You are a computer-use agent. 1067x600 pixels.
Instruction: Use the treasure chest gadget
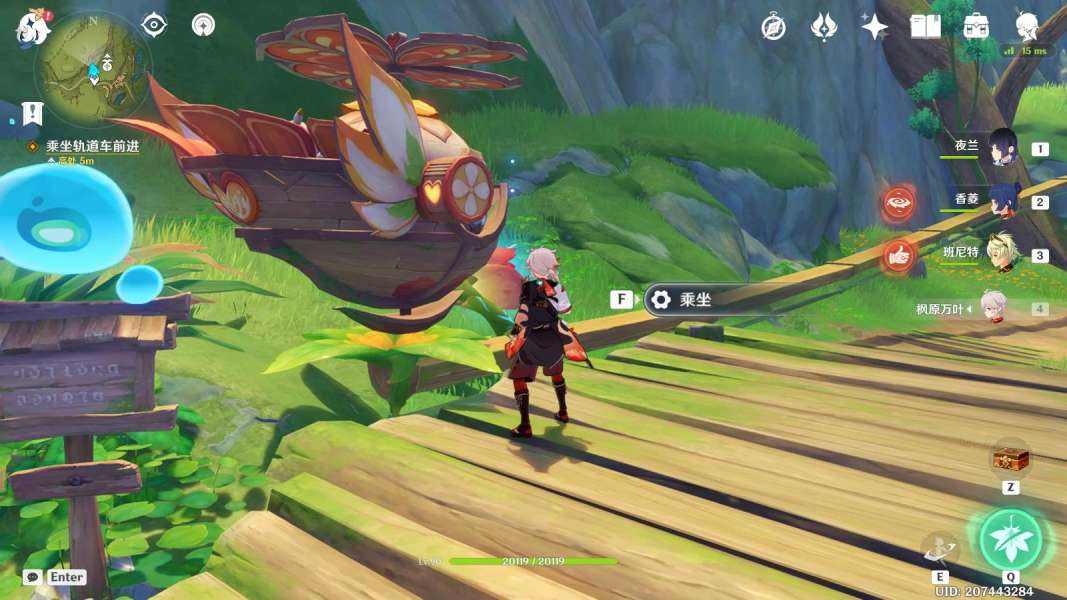pos(1010,459)
